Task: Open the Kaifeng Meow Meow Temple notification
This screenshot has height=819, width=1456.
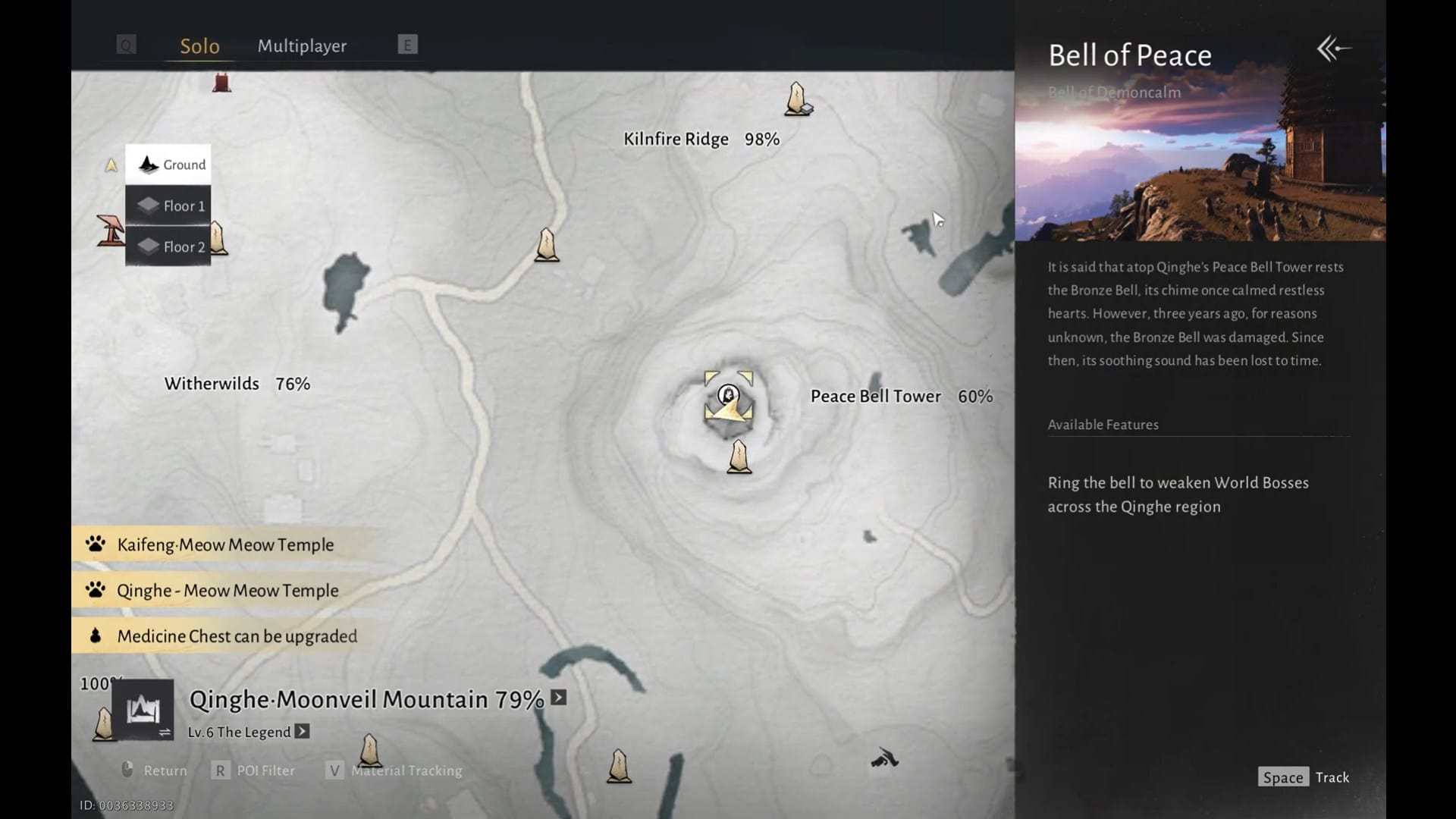Action: (225, 544)
